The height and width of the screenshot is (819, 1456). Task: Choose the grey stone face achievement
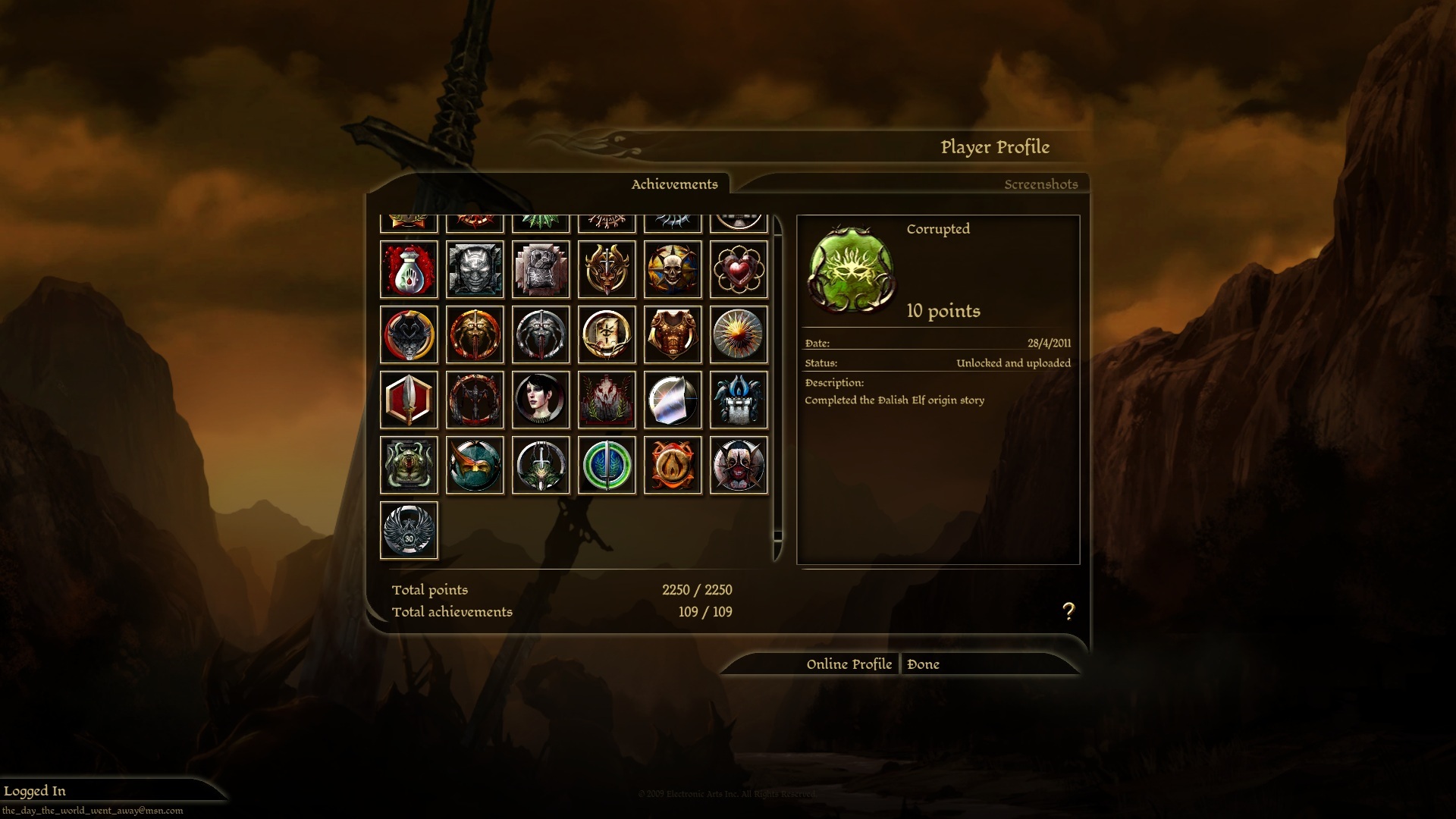click(x=475, y=269)
